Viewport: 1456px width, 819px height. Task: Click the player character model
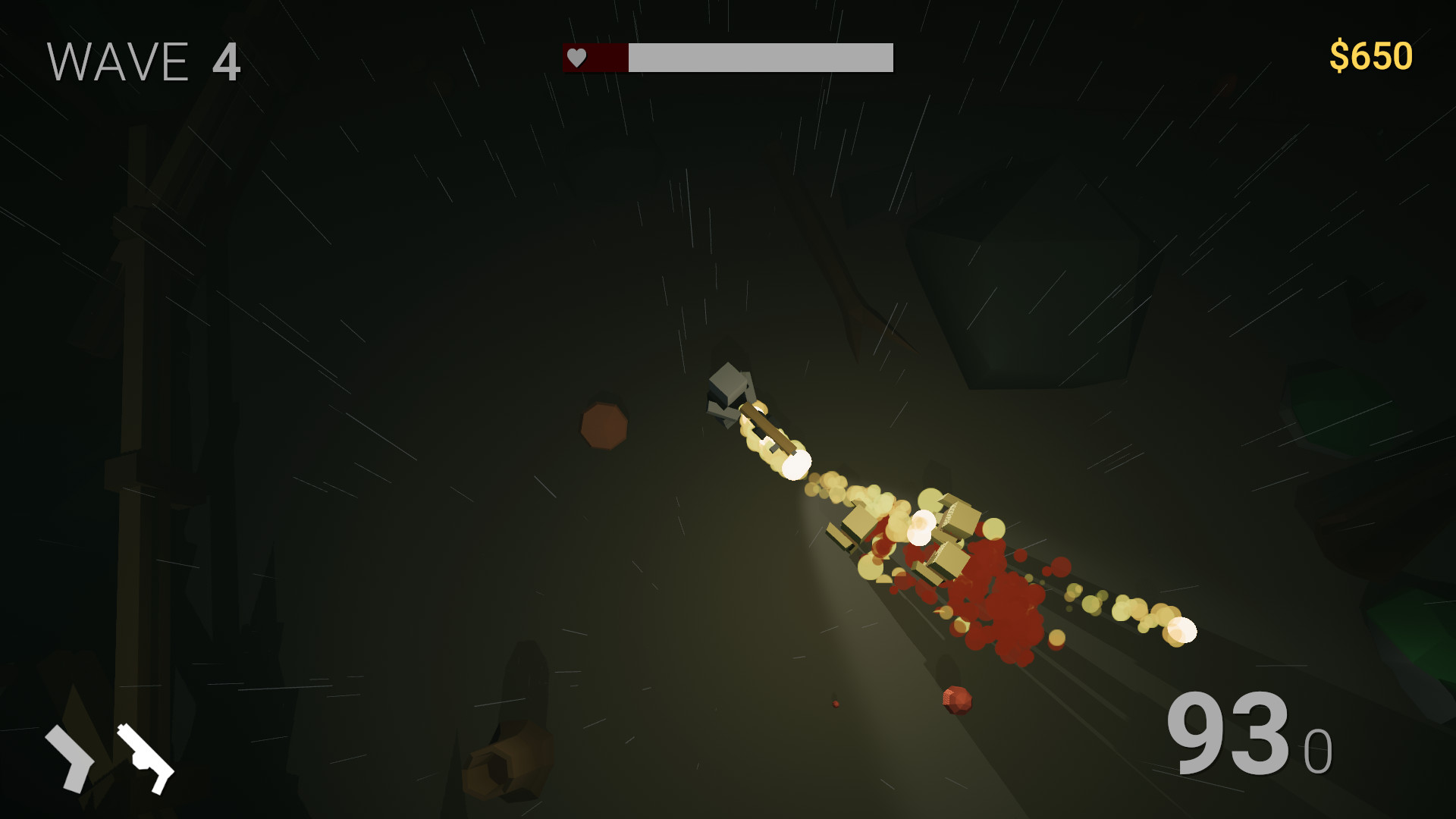coord(730,394)
